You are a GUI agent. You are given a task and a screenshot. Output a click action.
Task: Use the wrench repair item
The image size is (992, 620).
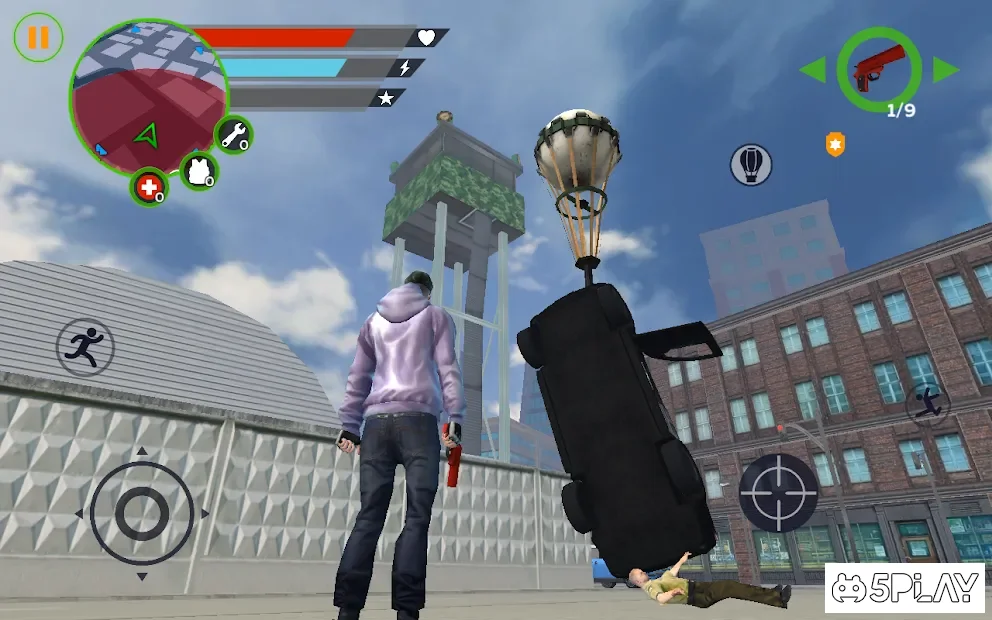coord(233,135)
